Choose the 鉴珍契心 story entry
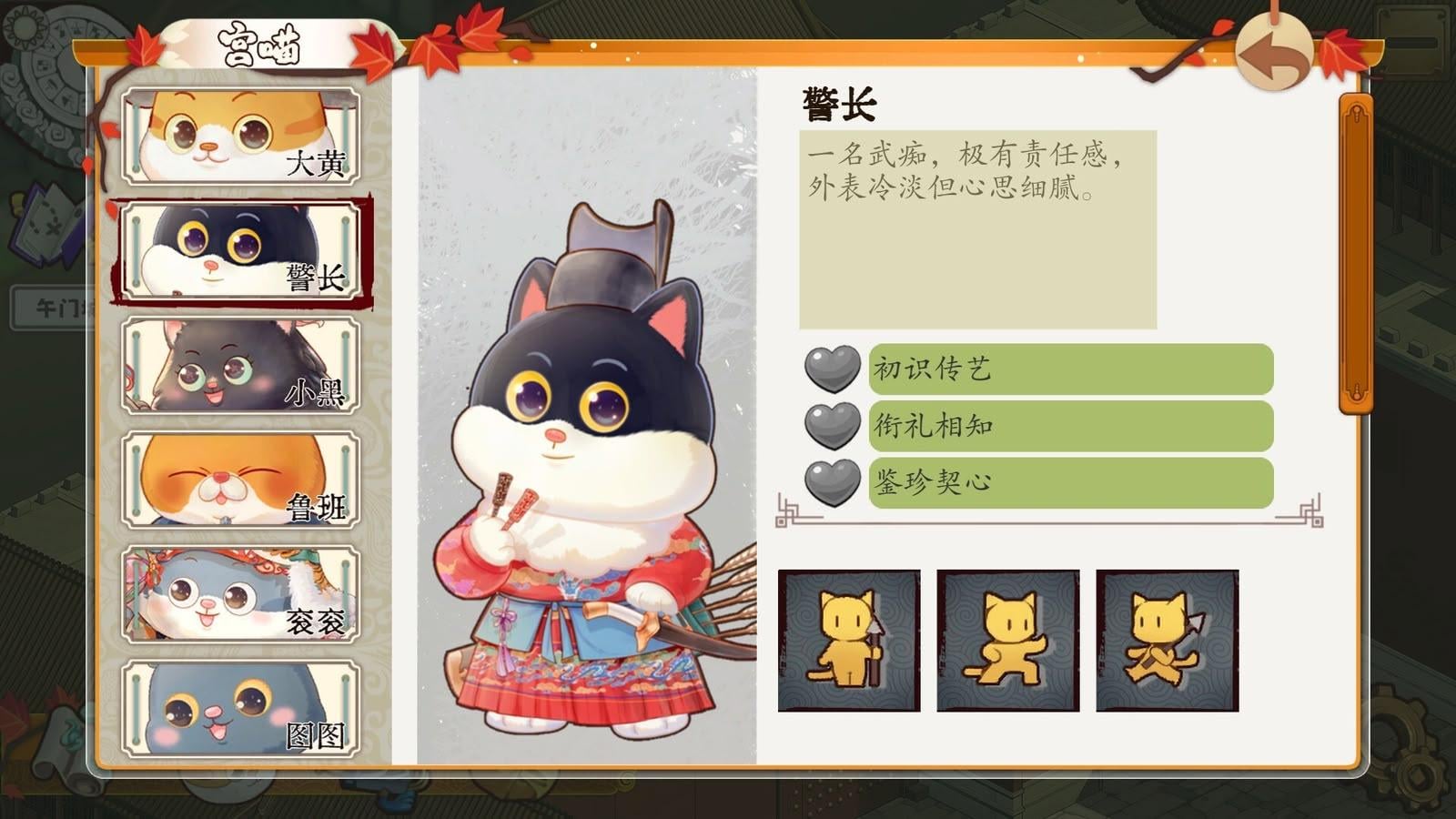Image resolution: width=1456 pixels, height=819 pixels. point(1070,482)
